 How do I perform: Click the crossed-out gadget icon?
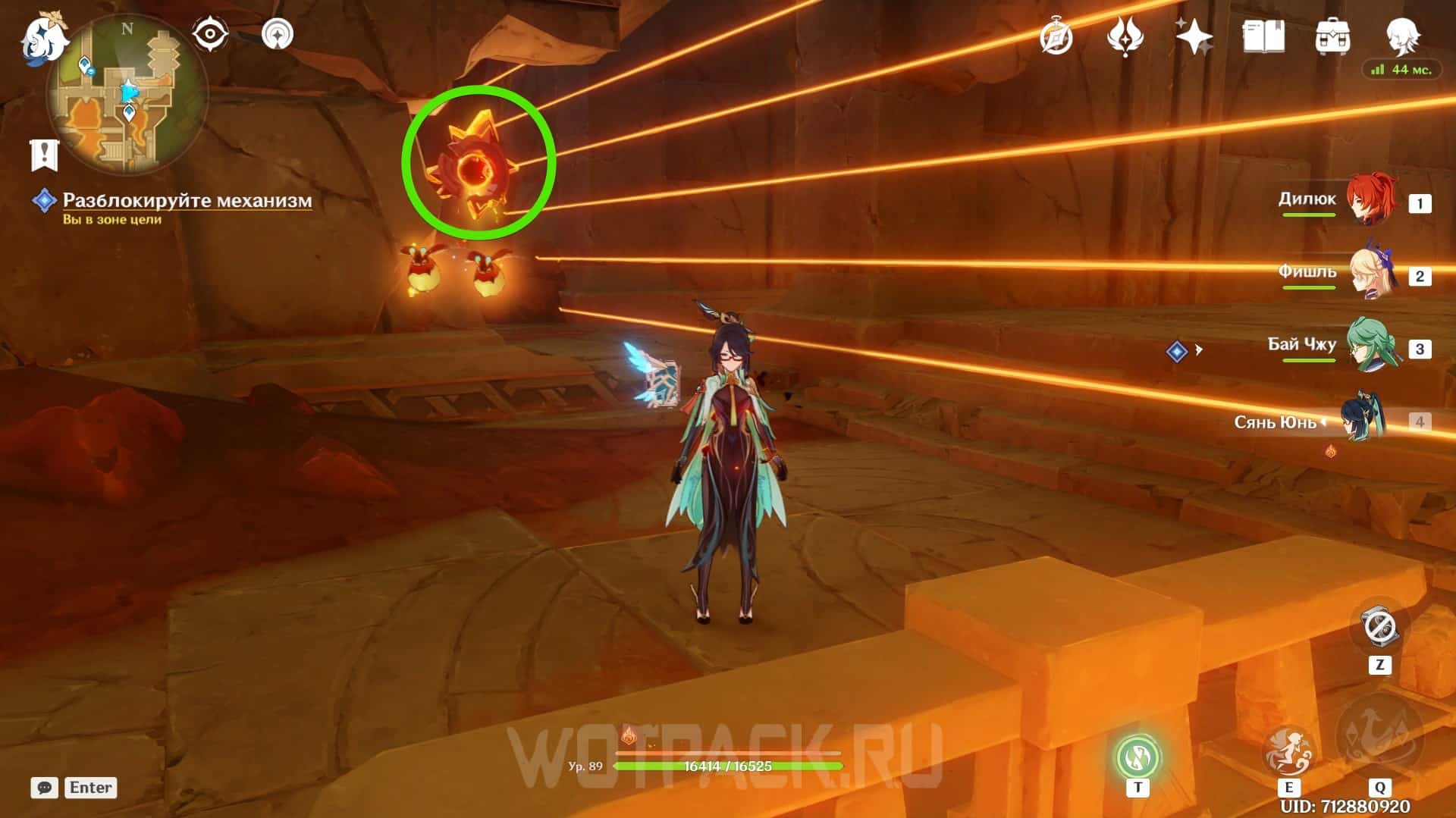click(x=1379, y=628)
